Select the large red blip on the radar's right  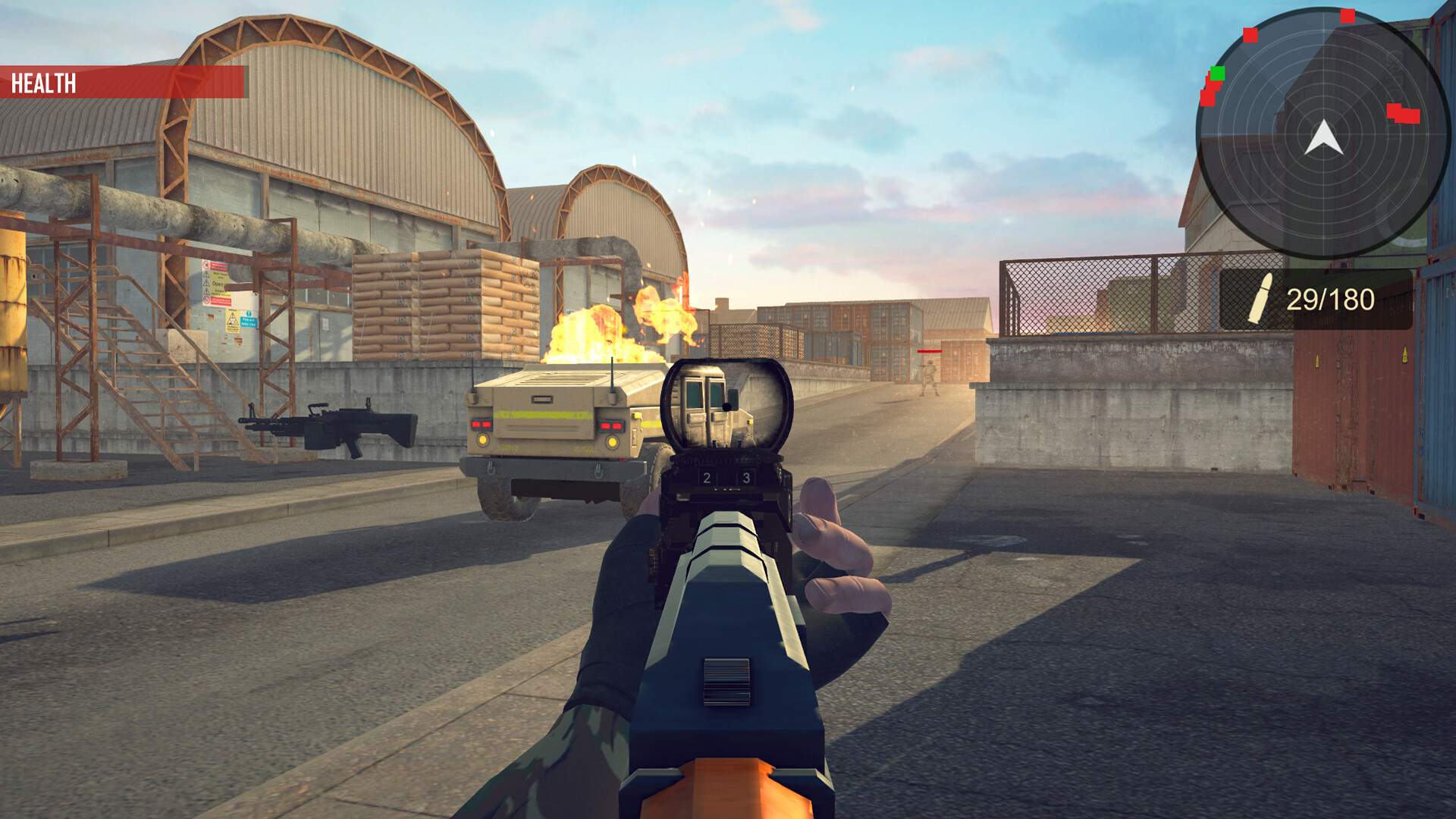click(x=1404, y=114)
